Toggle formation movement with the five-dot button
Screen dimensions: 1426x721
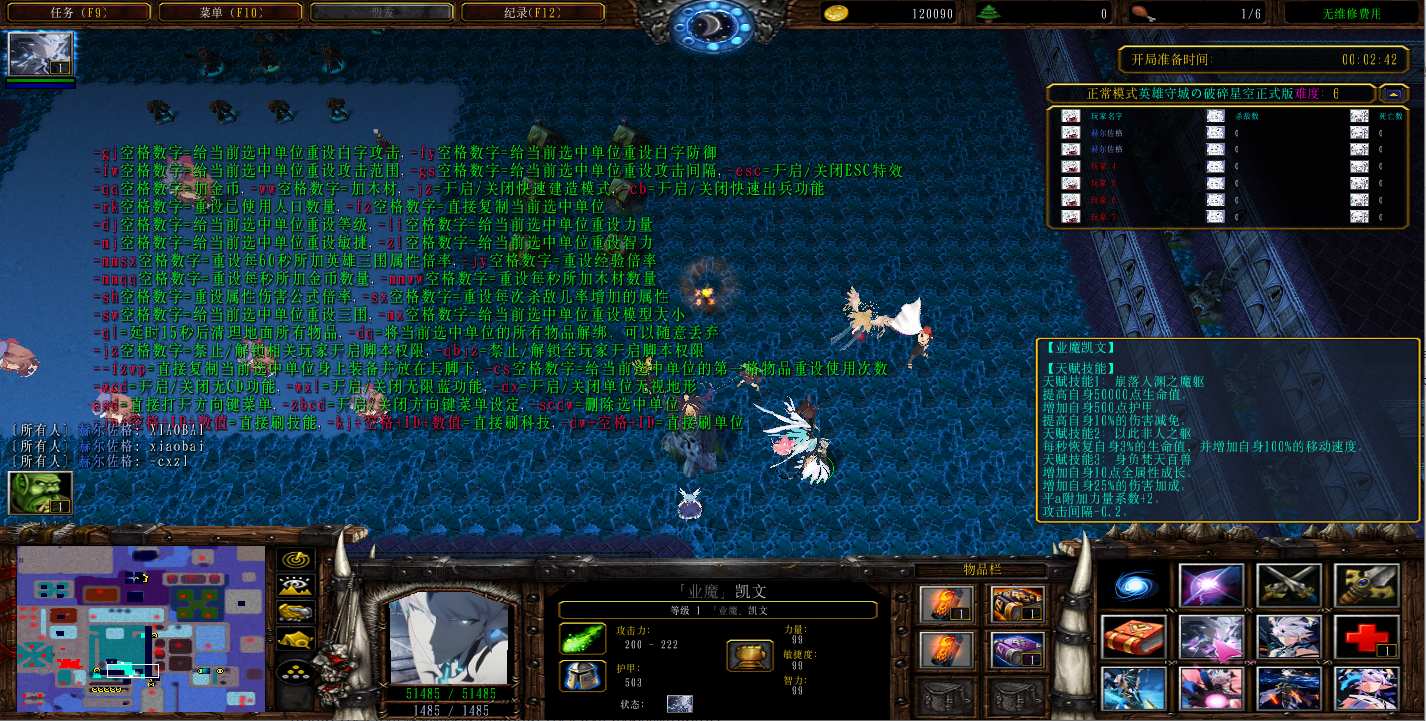coord(295,670)
